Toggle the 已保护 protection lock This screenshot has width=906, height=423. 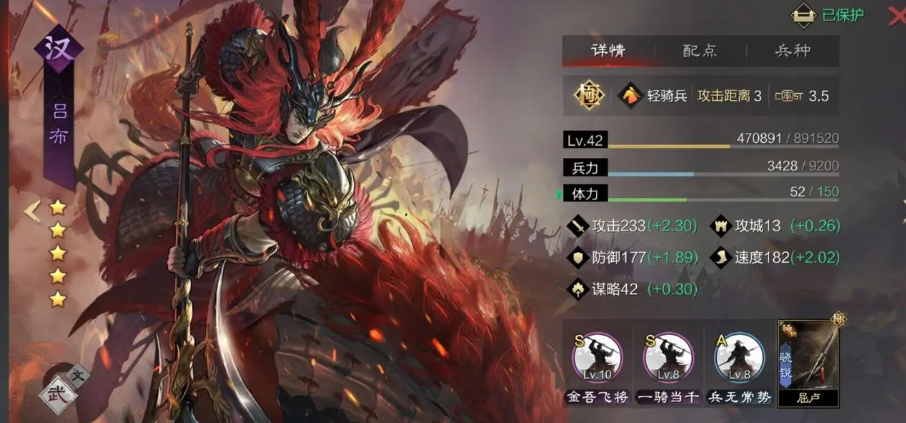tap(827, 15)
